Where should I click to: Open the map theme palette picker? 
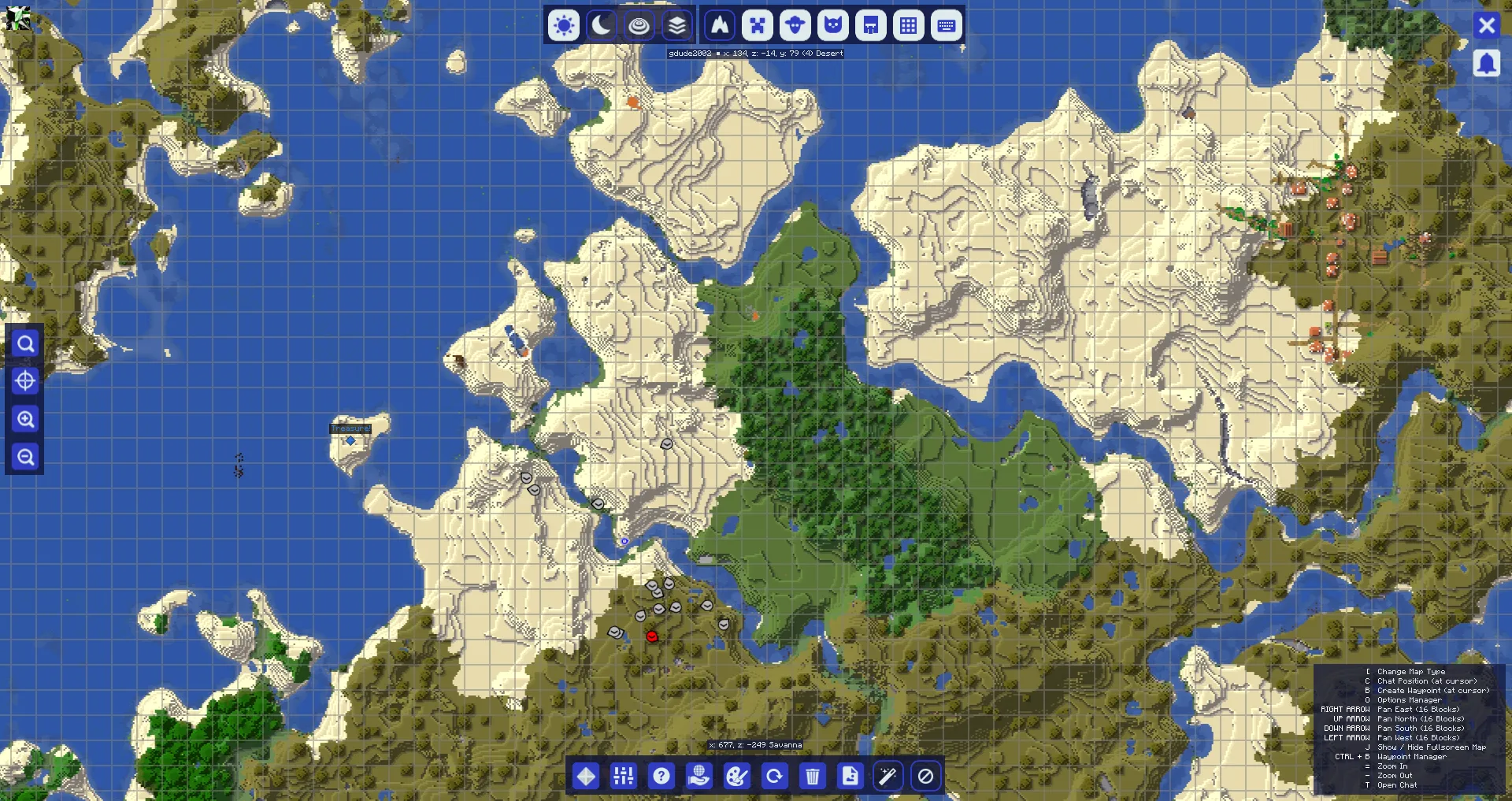737,776
